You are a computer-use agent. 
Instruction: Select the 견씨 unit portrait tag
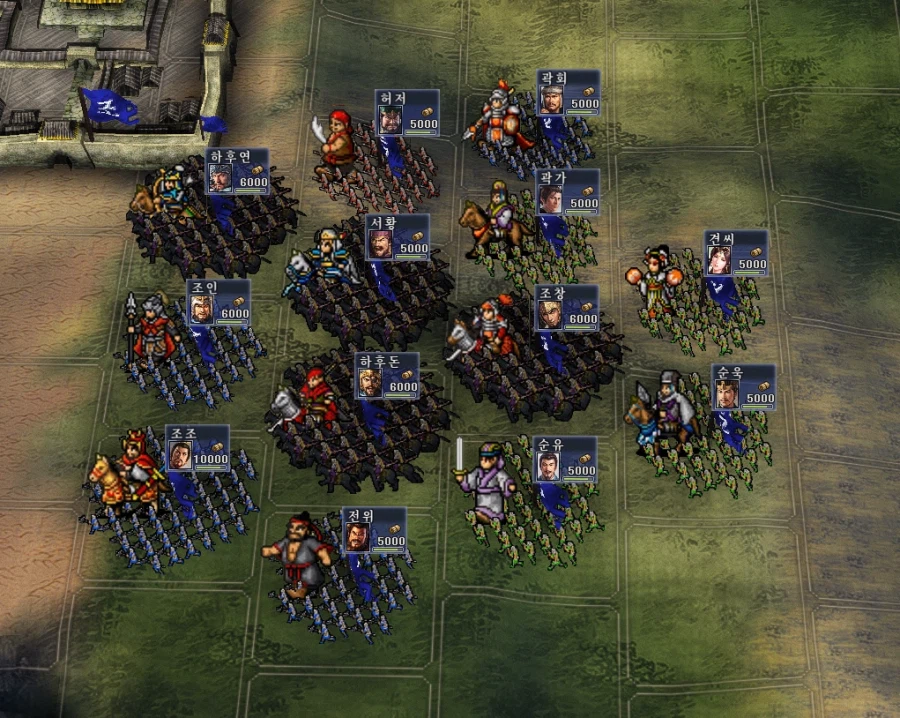(735, 253)
